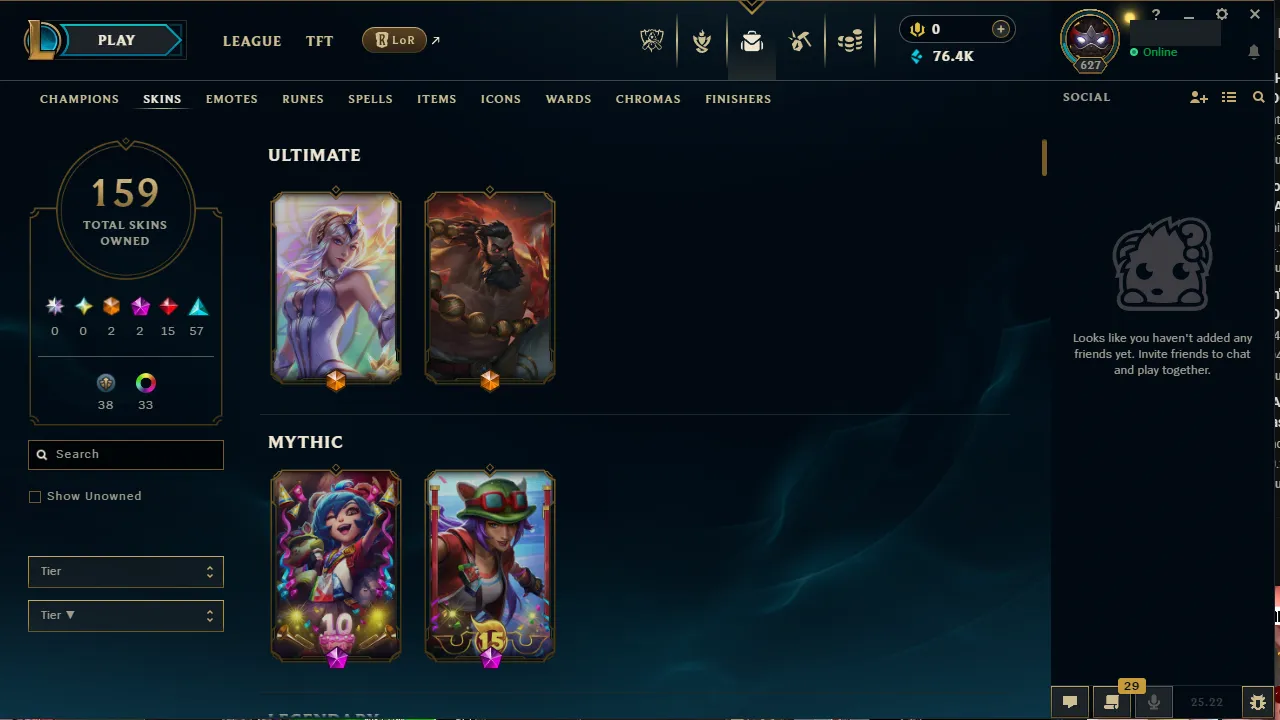Open Clash from the trophy icon

coord(702,41)
